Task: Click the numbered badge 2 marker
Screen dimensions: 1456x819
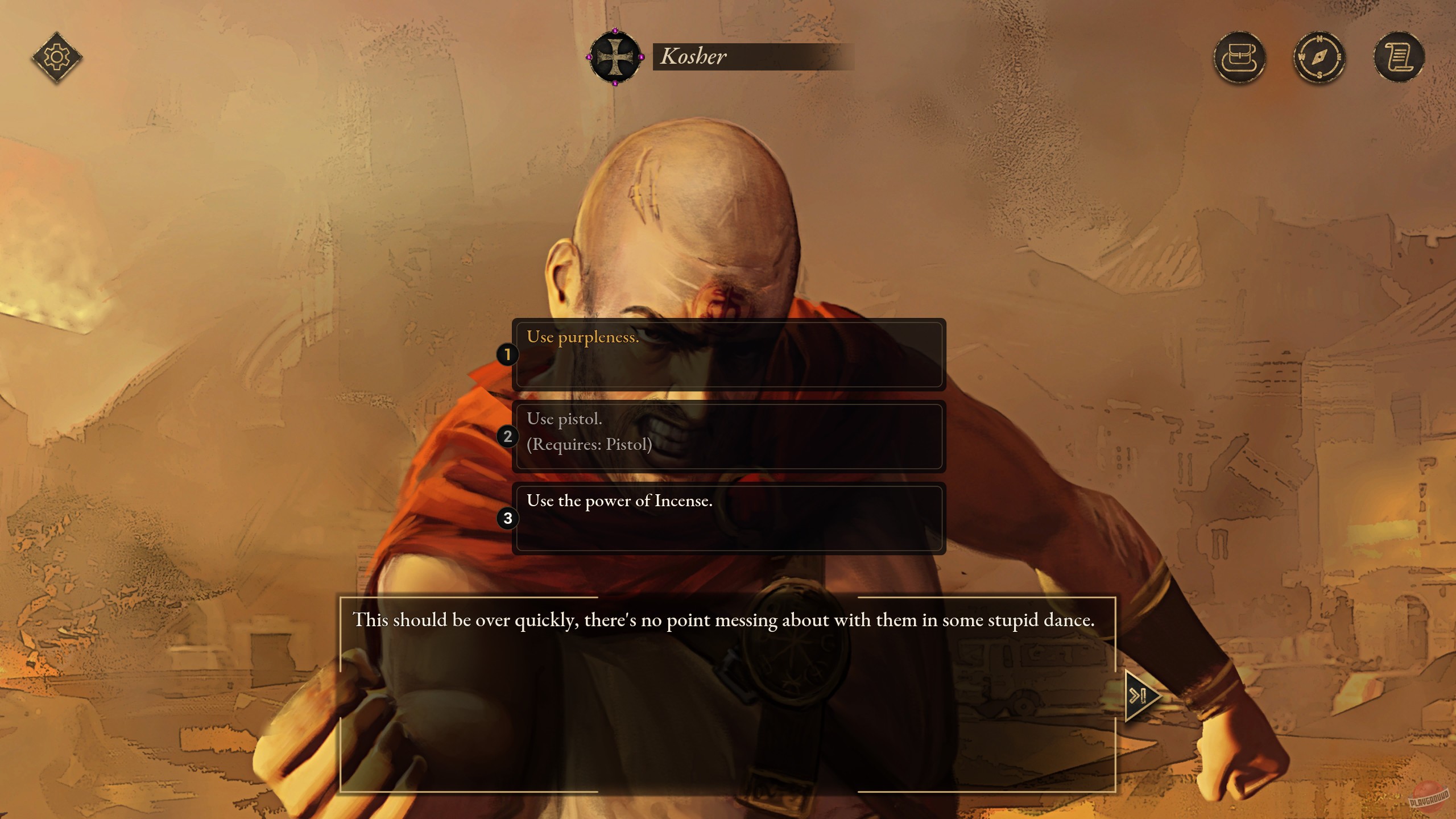Action: 508,437
